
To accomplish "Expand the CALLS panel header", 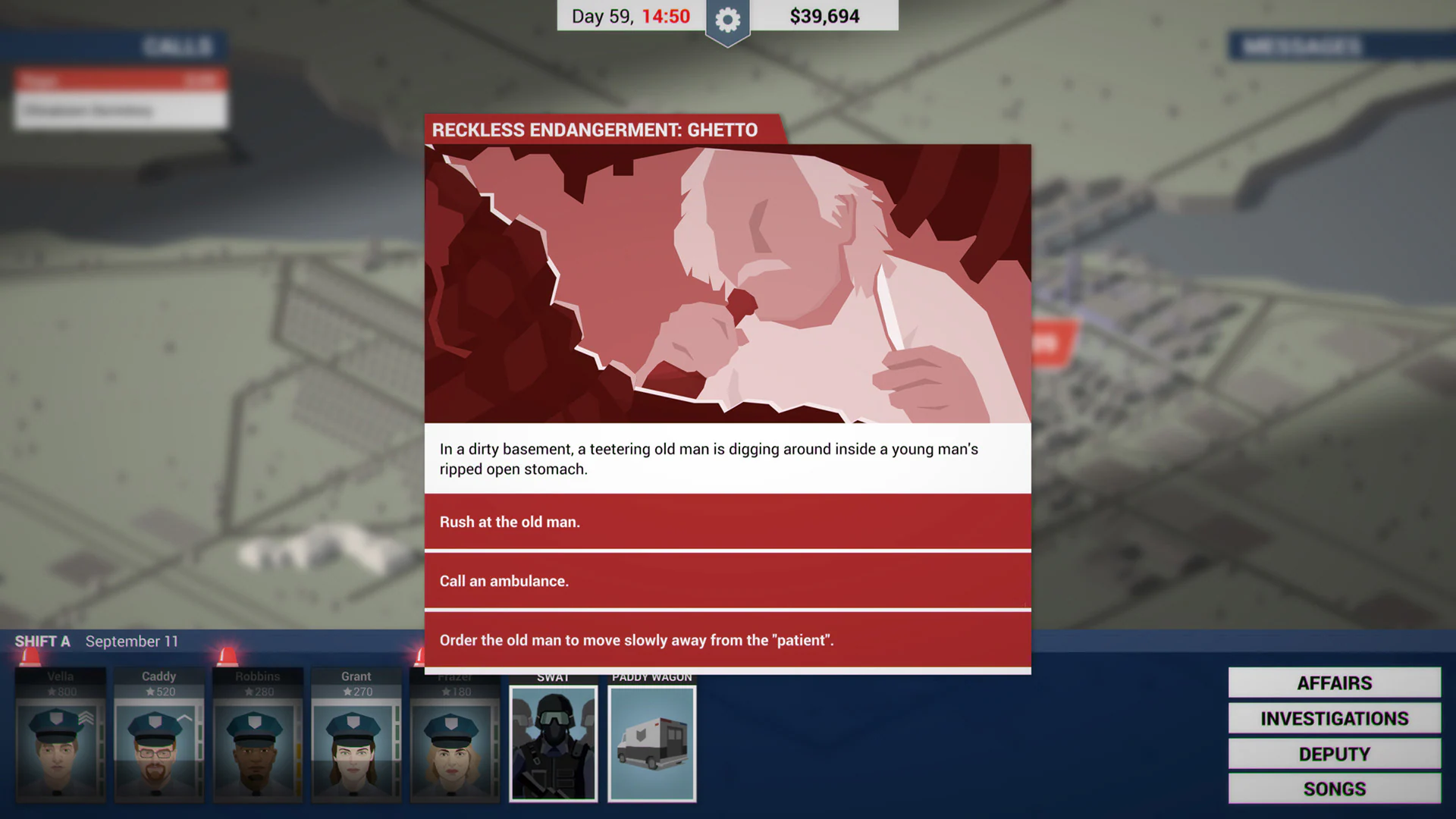I will (176, 47).
